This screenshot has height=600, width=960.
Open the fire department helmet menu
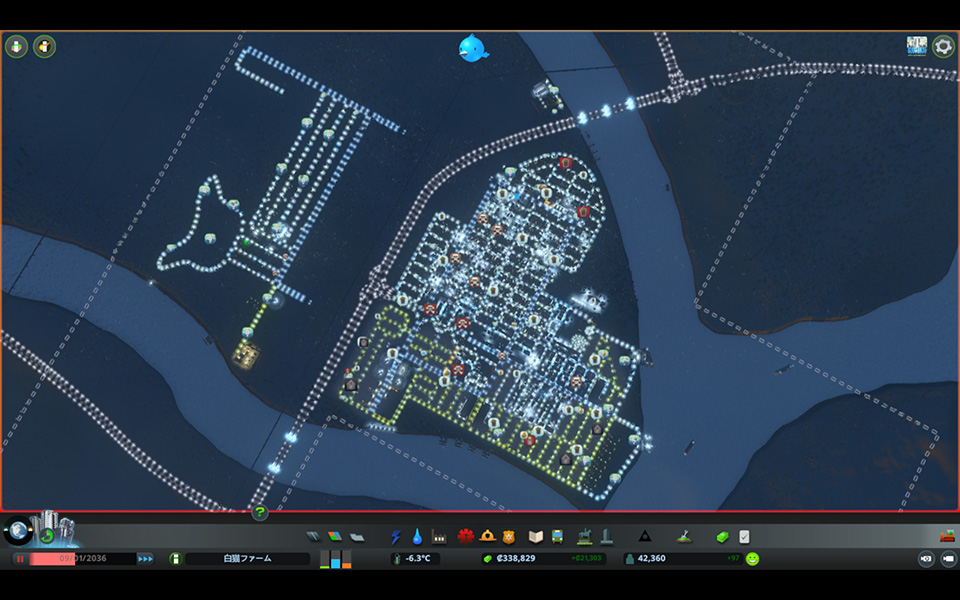(x=488, y=537)
